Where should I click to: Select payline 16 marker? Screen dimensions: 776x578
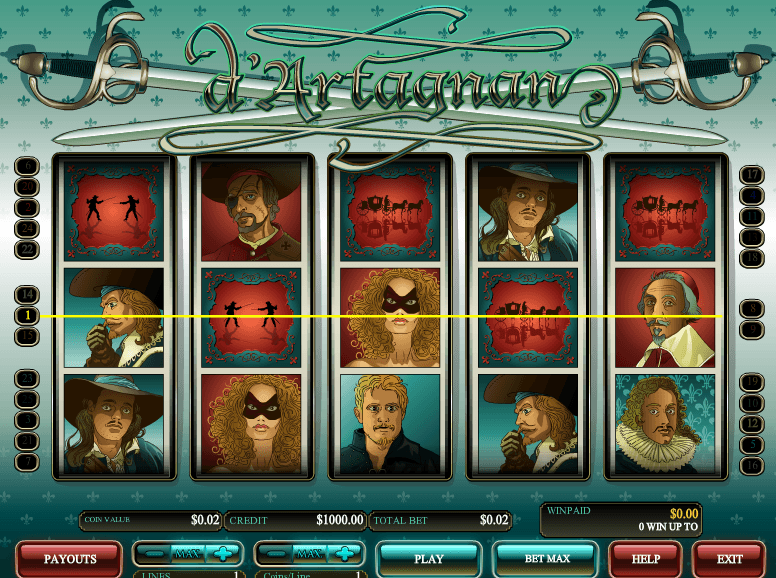point(752,465)
